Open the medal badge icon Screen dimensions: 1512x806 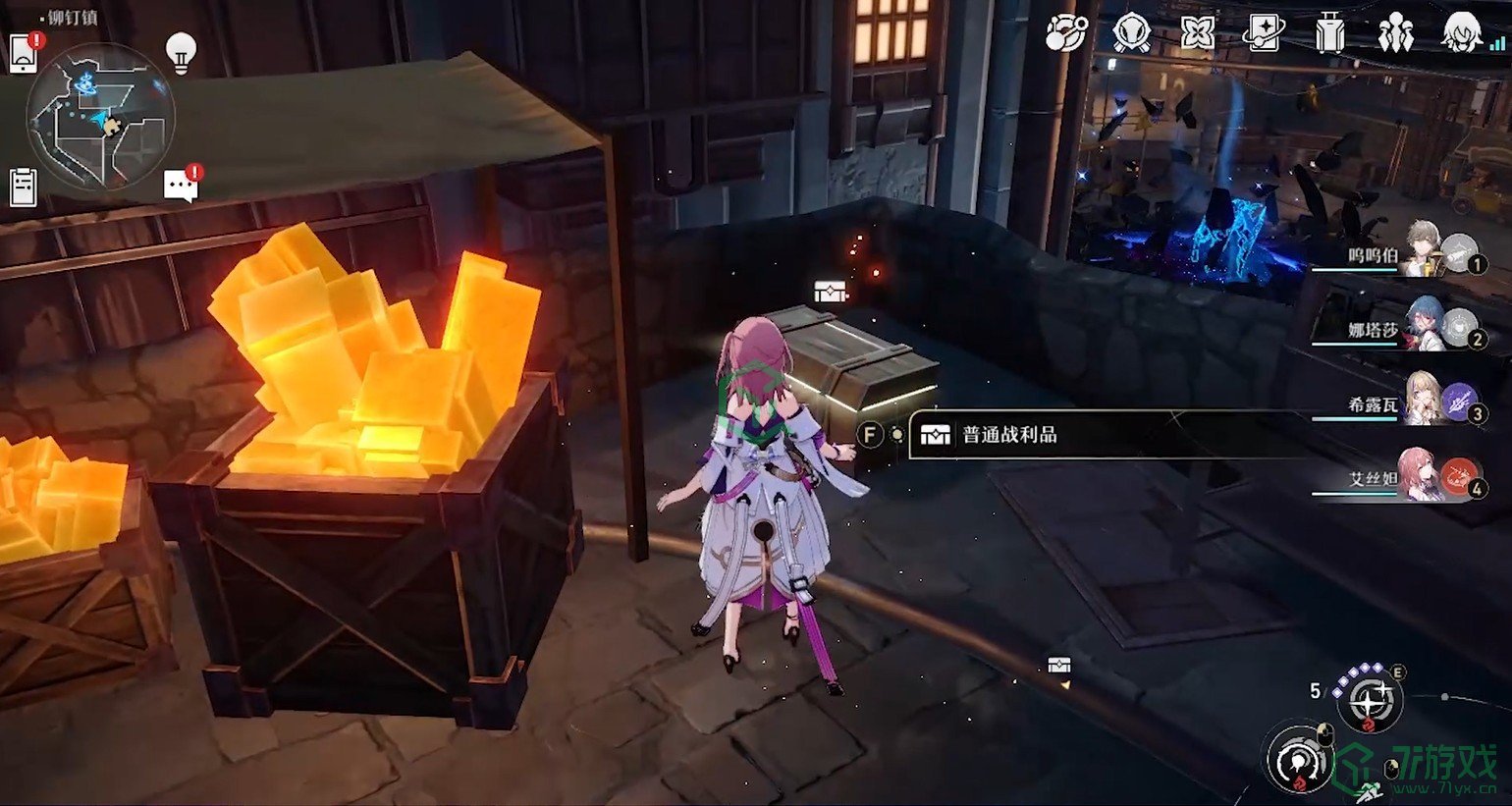click(x=1131, y=34)
